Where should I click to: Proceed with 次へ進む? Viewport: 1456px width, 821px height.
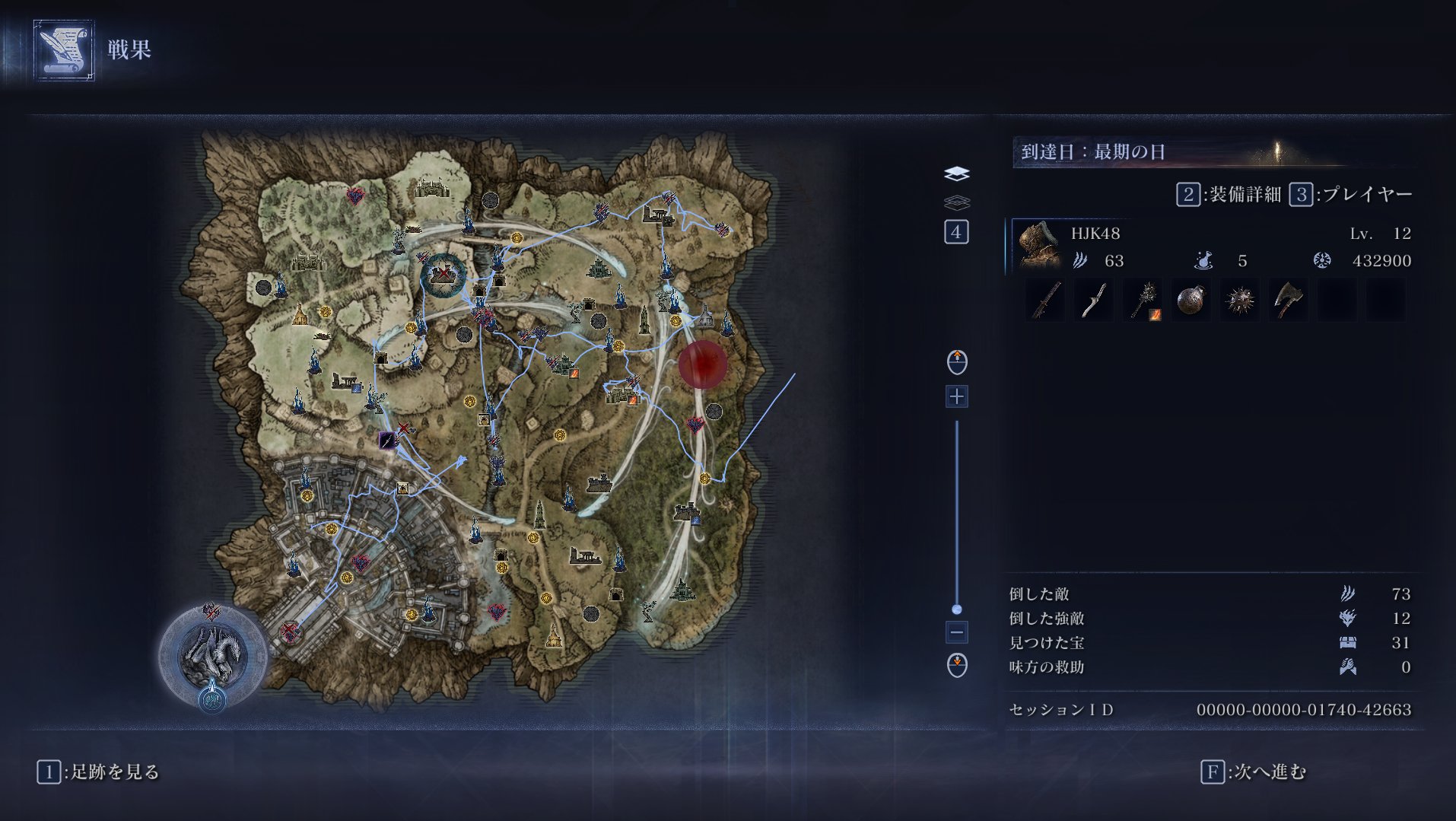coord(1253,772)
